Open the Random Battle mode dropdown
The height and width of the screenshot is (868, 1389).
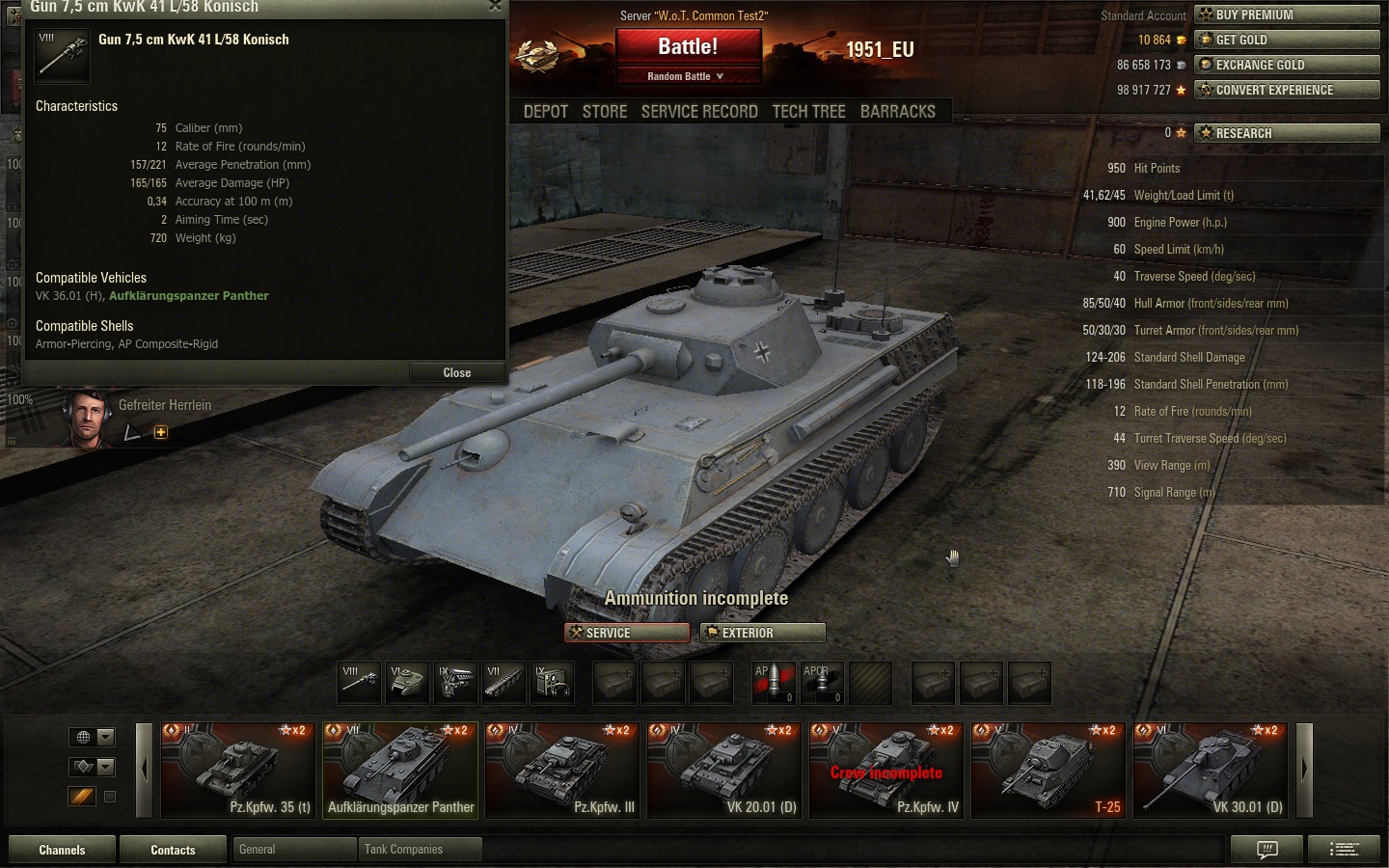point(686,76)
